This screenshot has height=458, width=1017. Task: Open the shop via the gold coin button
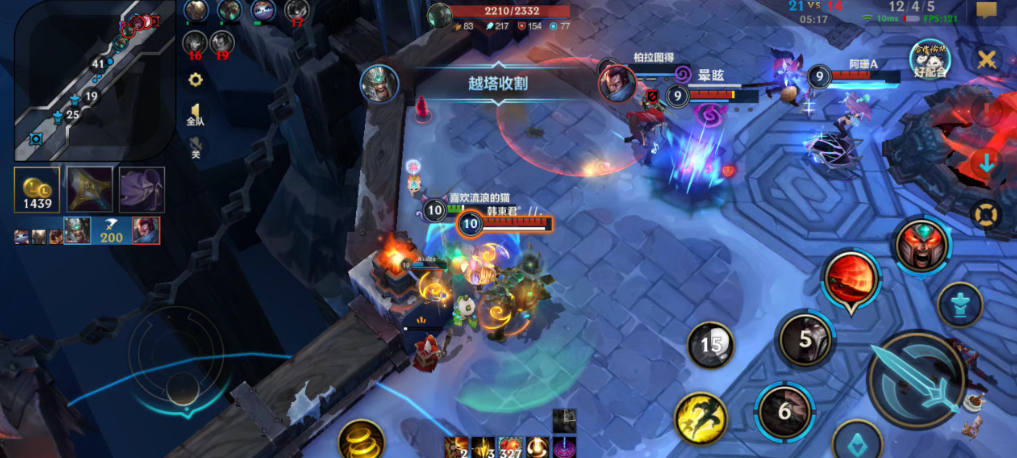pos(36,190)
